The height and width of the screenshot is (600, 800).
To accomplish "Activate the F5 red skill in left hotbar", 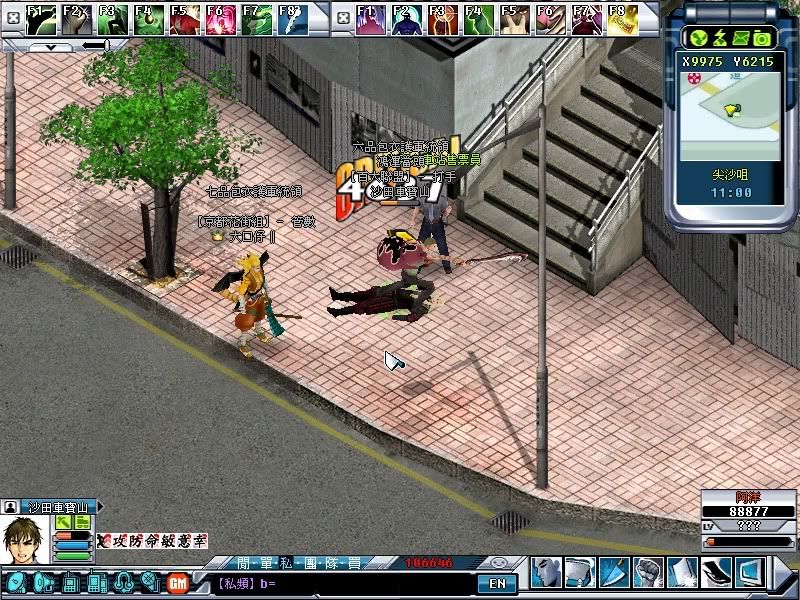I will coord(185,18).
